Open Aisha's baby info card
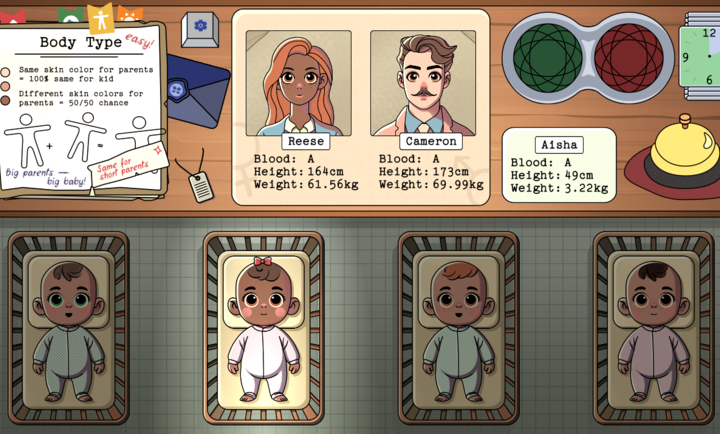The width and height of the screenshot is (720, 434). (558, 166)
